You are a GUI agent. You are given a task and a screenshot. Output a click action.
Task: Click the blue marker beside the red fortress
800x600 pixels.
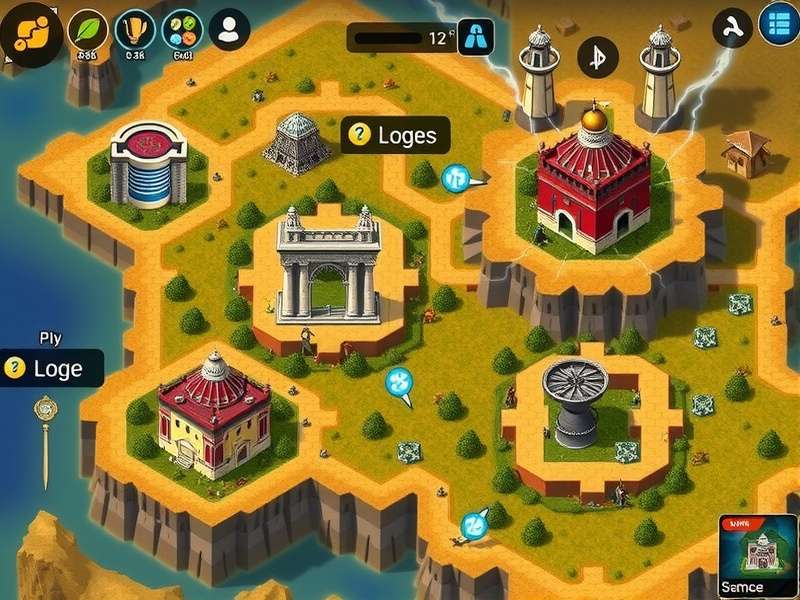[456, 179]
